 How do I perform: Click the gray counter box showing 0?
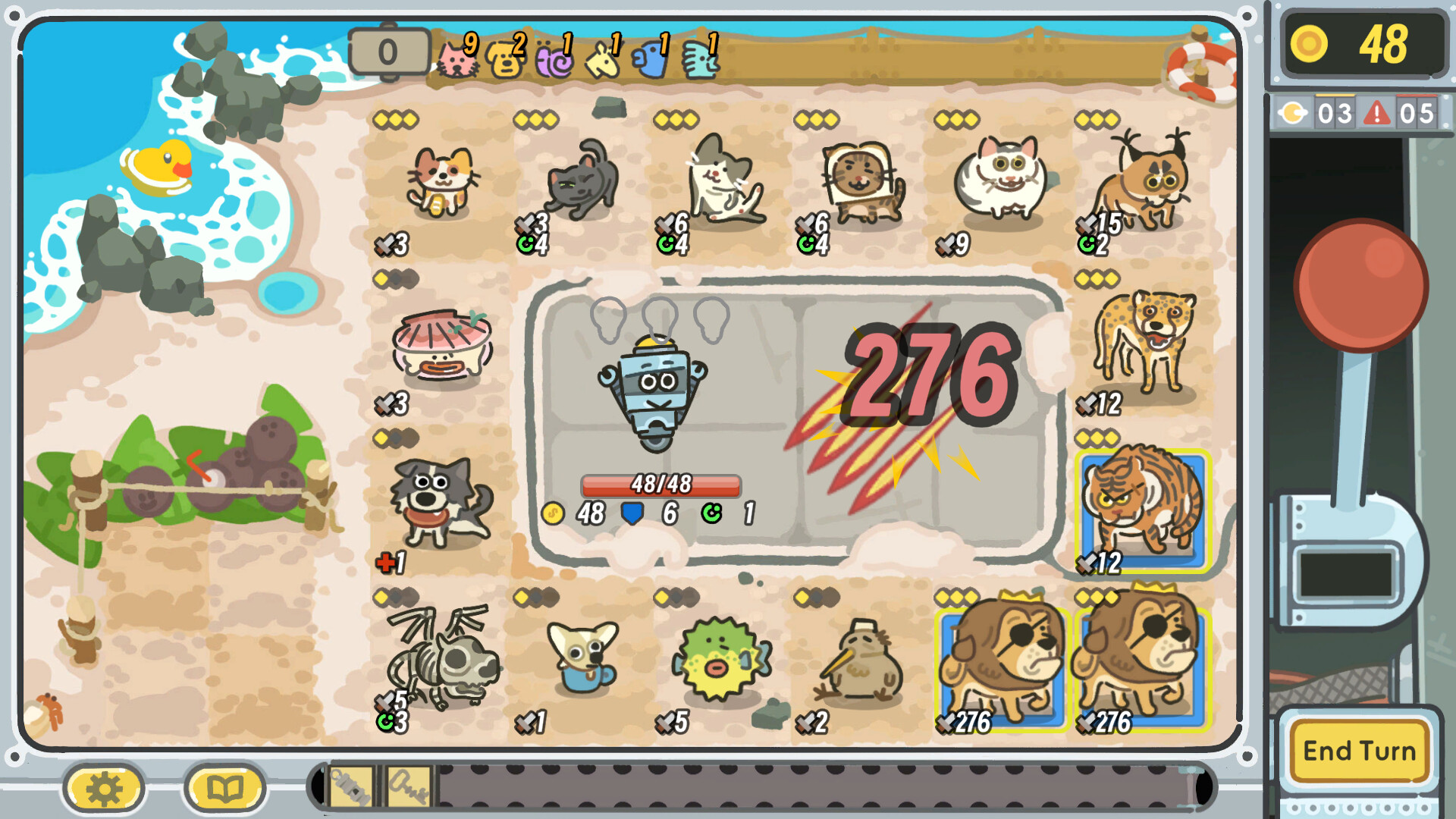pos(389,52)
